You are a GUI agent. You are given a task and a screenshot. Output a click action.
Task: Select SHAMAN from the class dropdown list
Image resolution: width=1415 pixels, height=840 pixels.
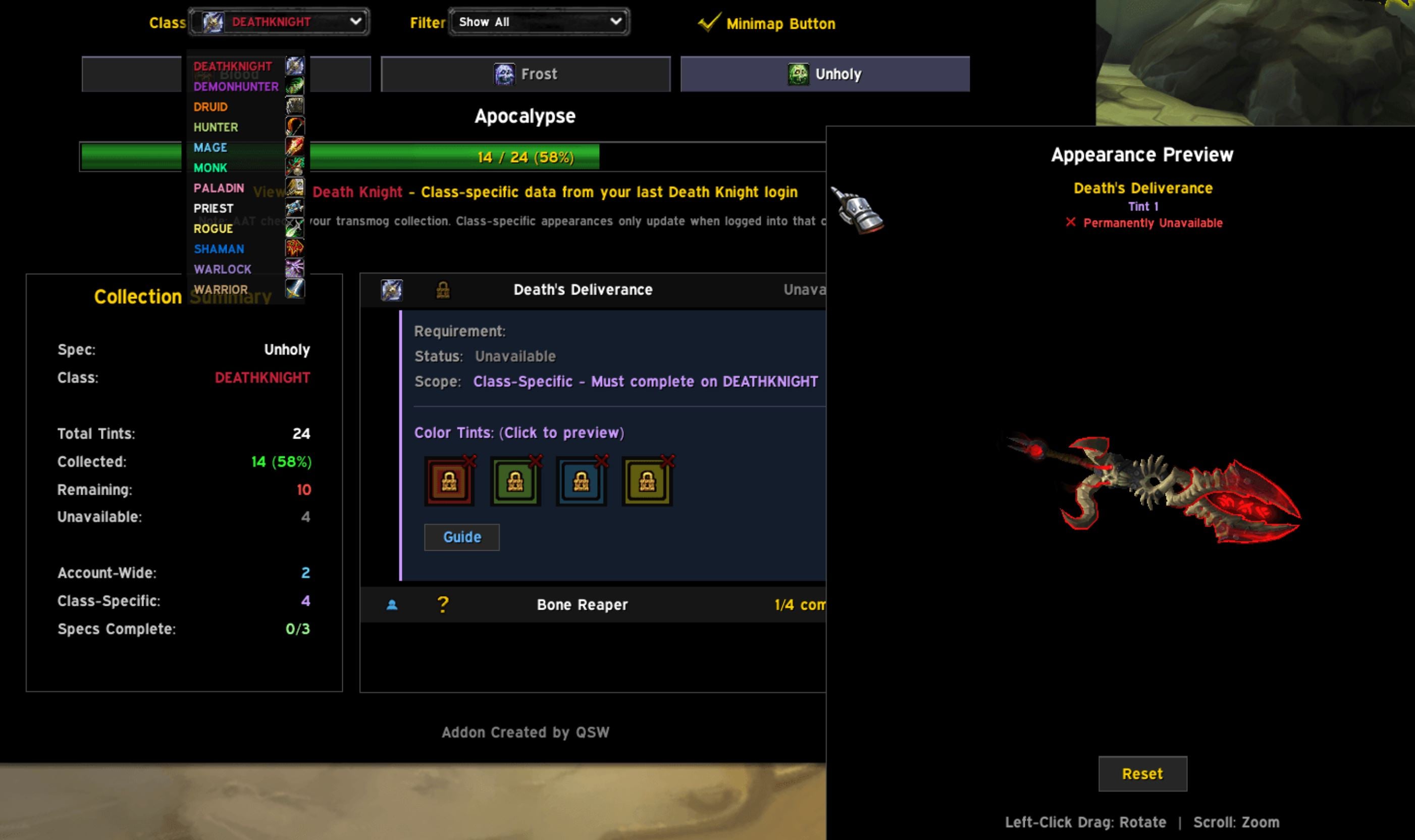point(220,249)
